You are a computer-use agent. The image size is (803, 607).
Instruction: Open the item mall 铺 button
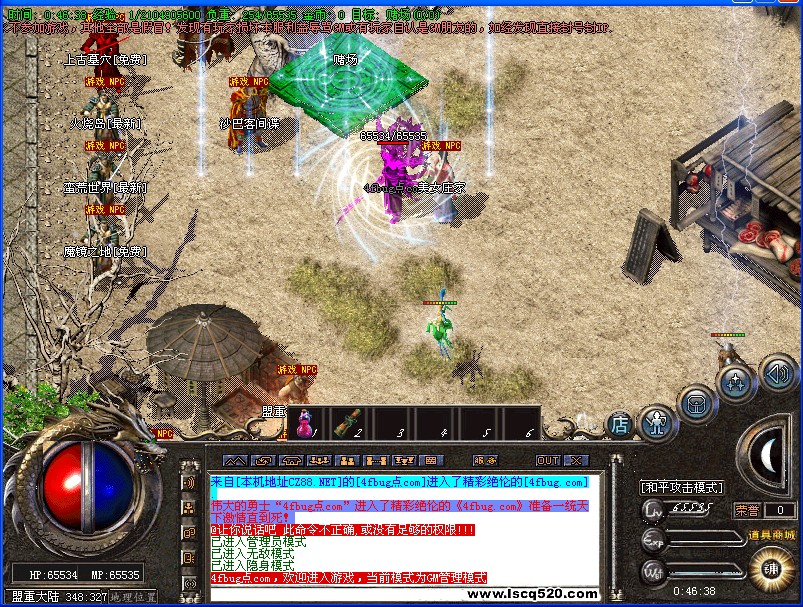771,568
